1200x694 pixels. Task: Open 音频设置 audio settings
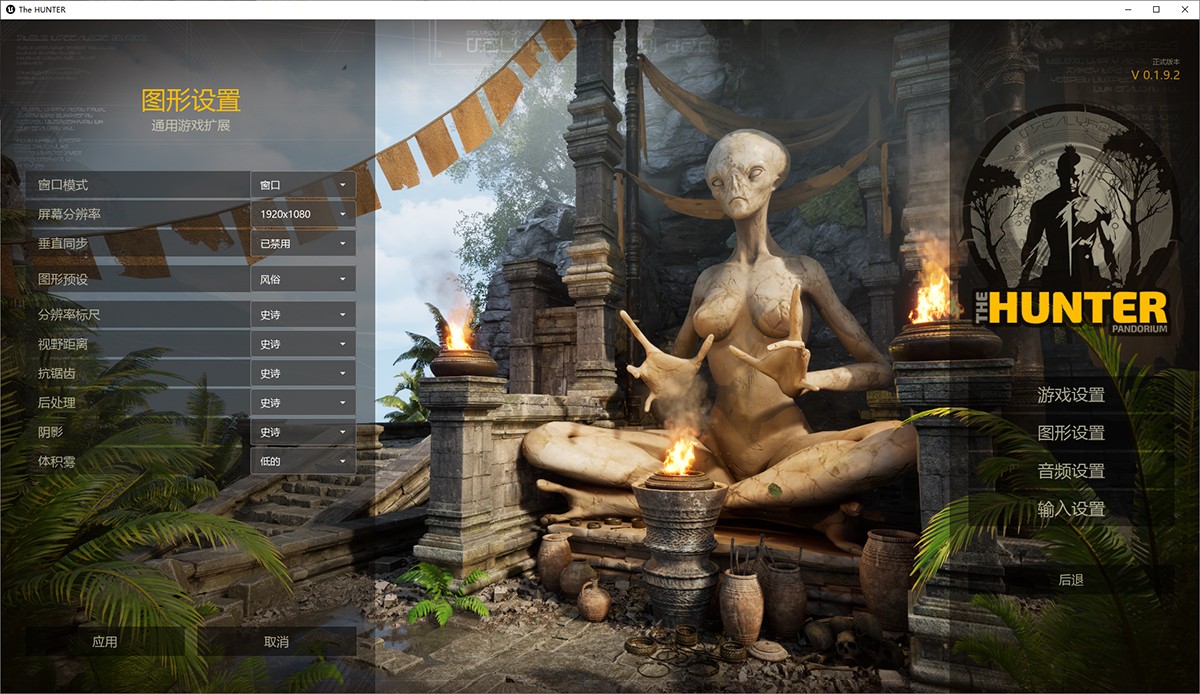tap(1071, 471)
